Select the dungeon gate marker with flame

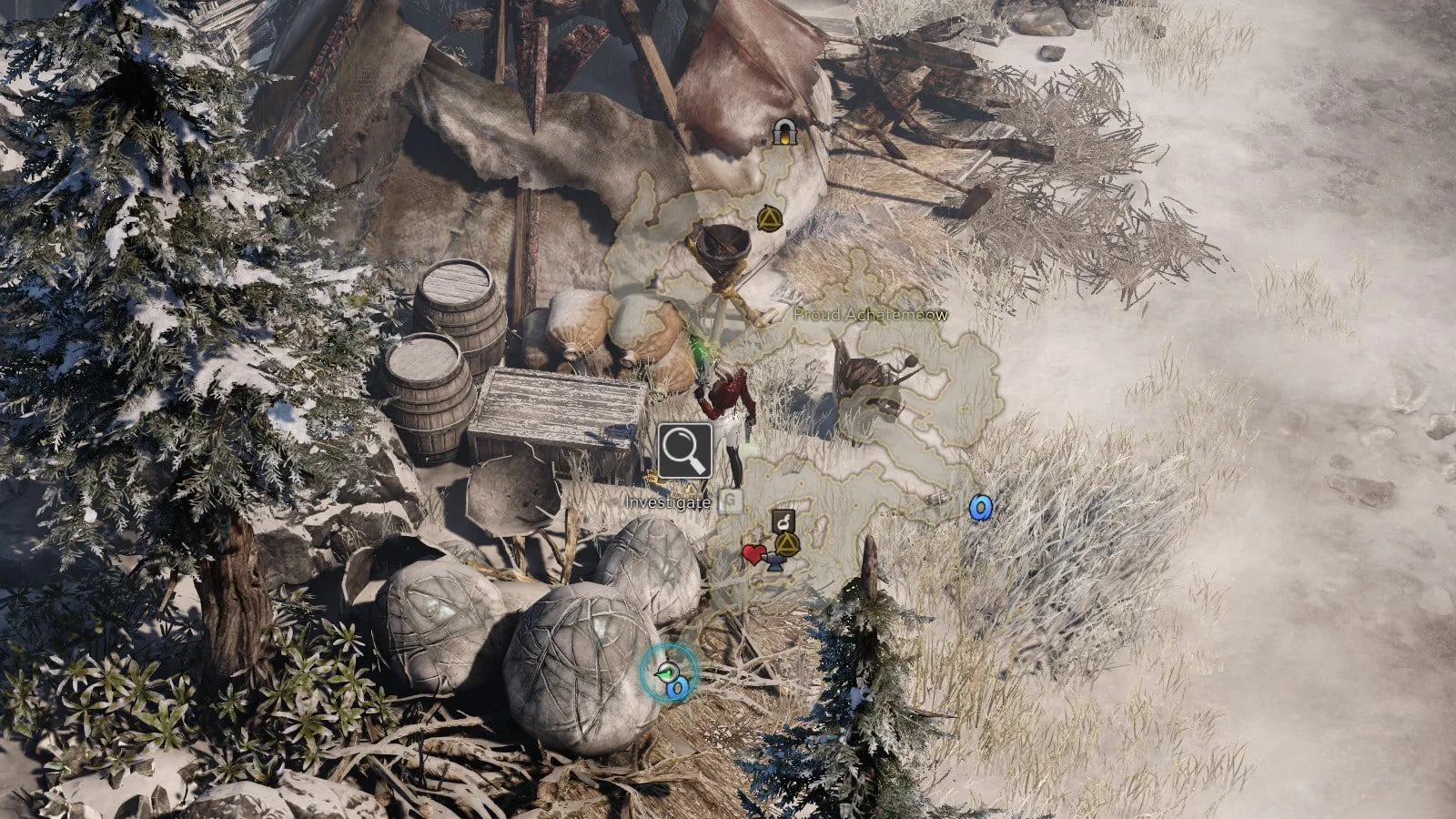click(x=783, y=133)
